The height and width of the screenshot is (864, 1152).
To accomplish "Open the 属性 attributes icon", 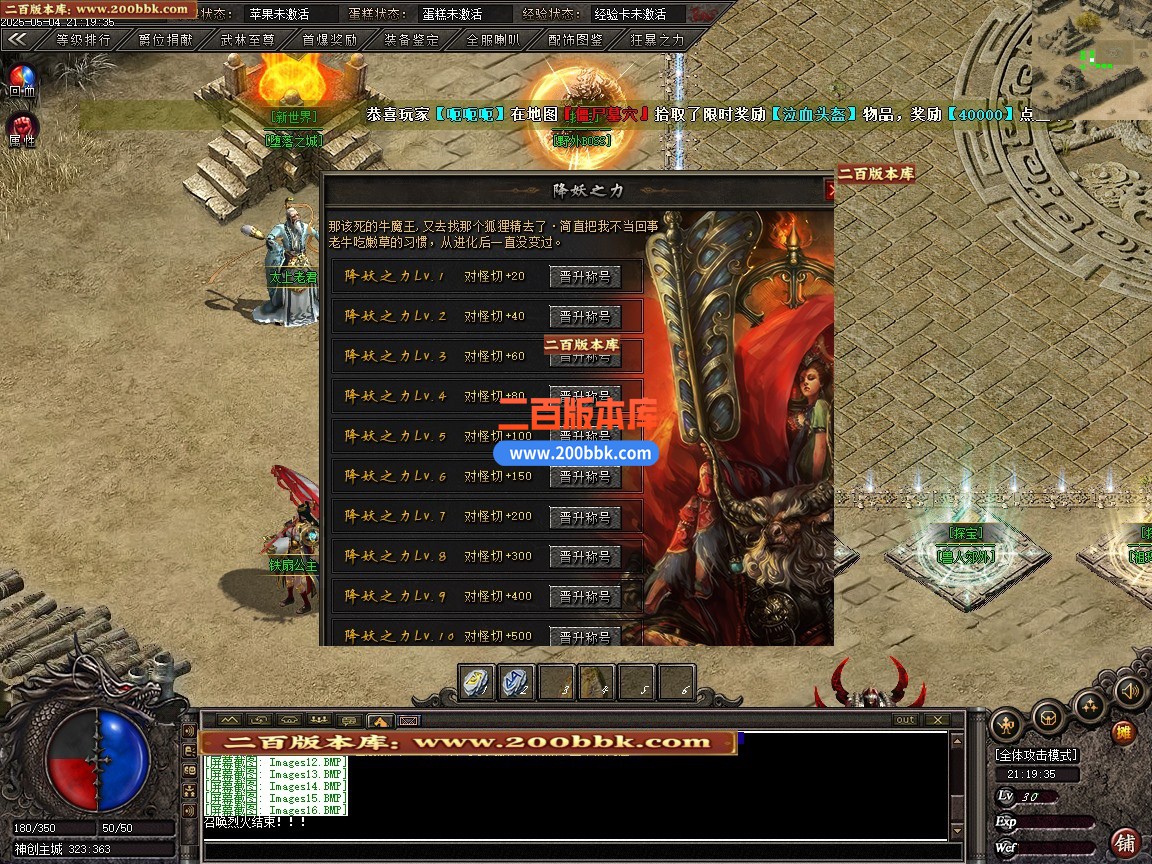I will pyautogui.click(x=22, y=128).
